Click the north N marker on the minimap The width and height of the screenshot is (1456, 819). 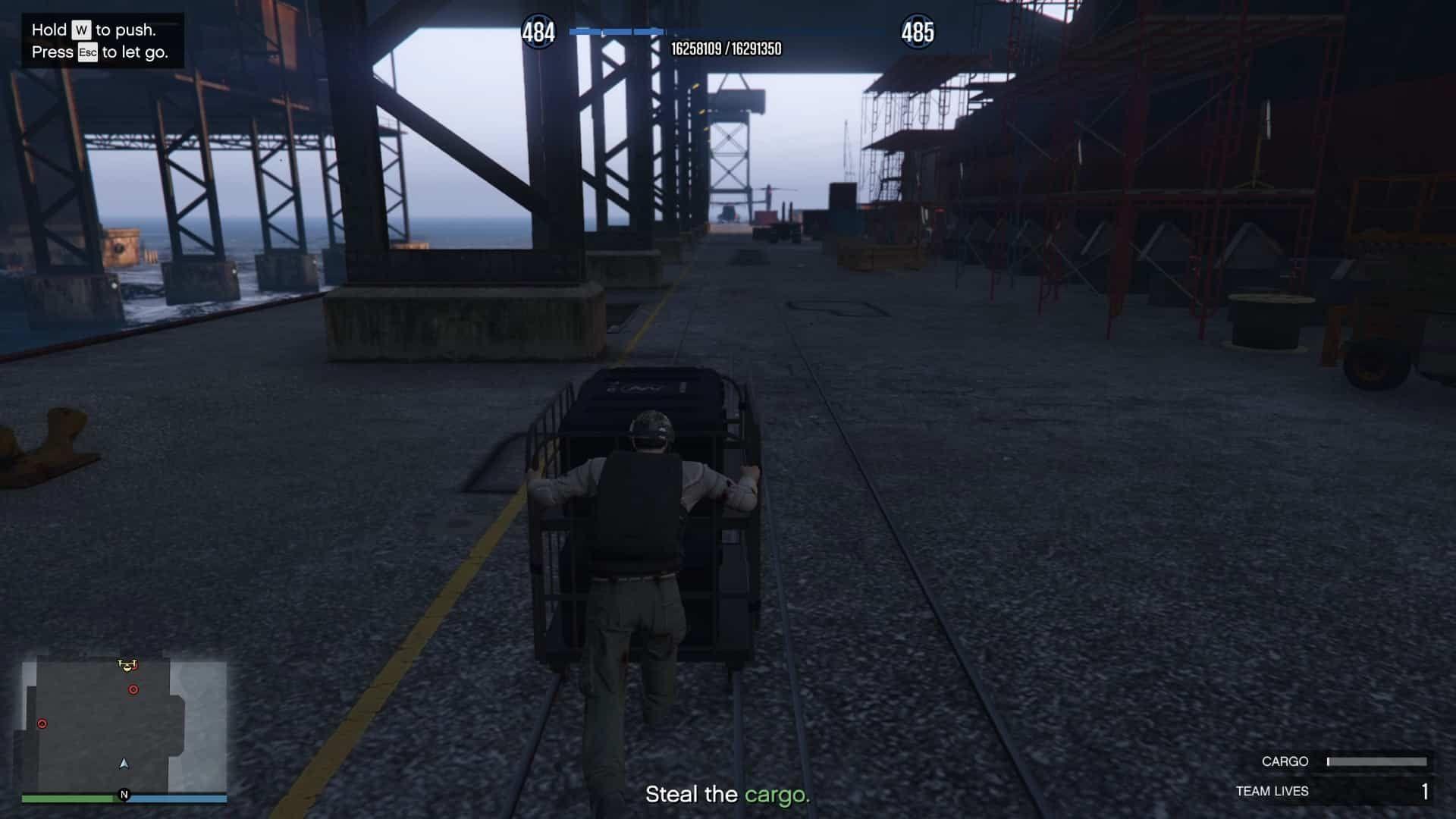pyautogui.click(x=124, y=795)
